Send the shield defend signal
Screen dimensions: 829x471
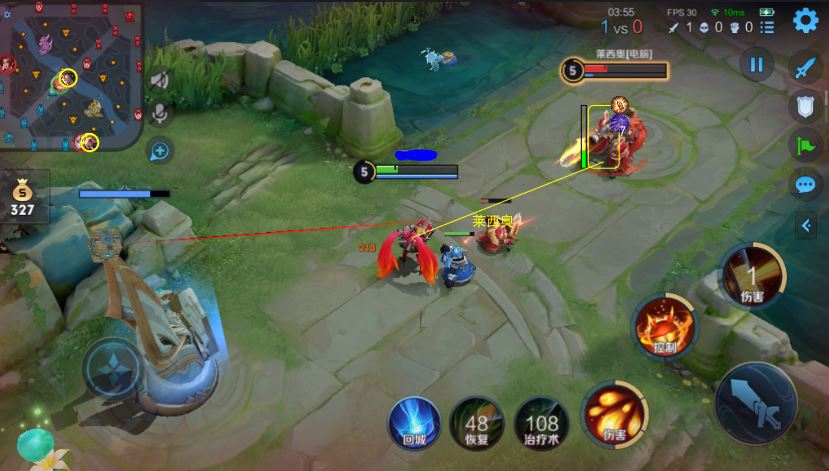(x=806, y=106)
